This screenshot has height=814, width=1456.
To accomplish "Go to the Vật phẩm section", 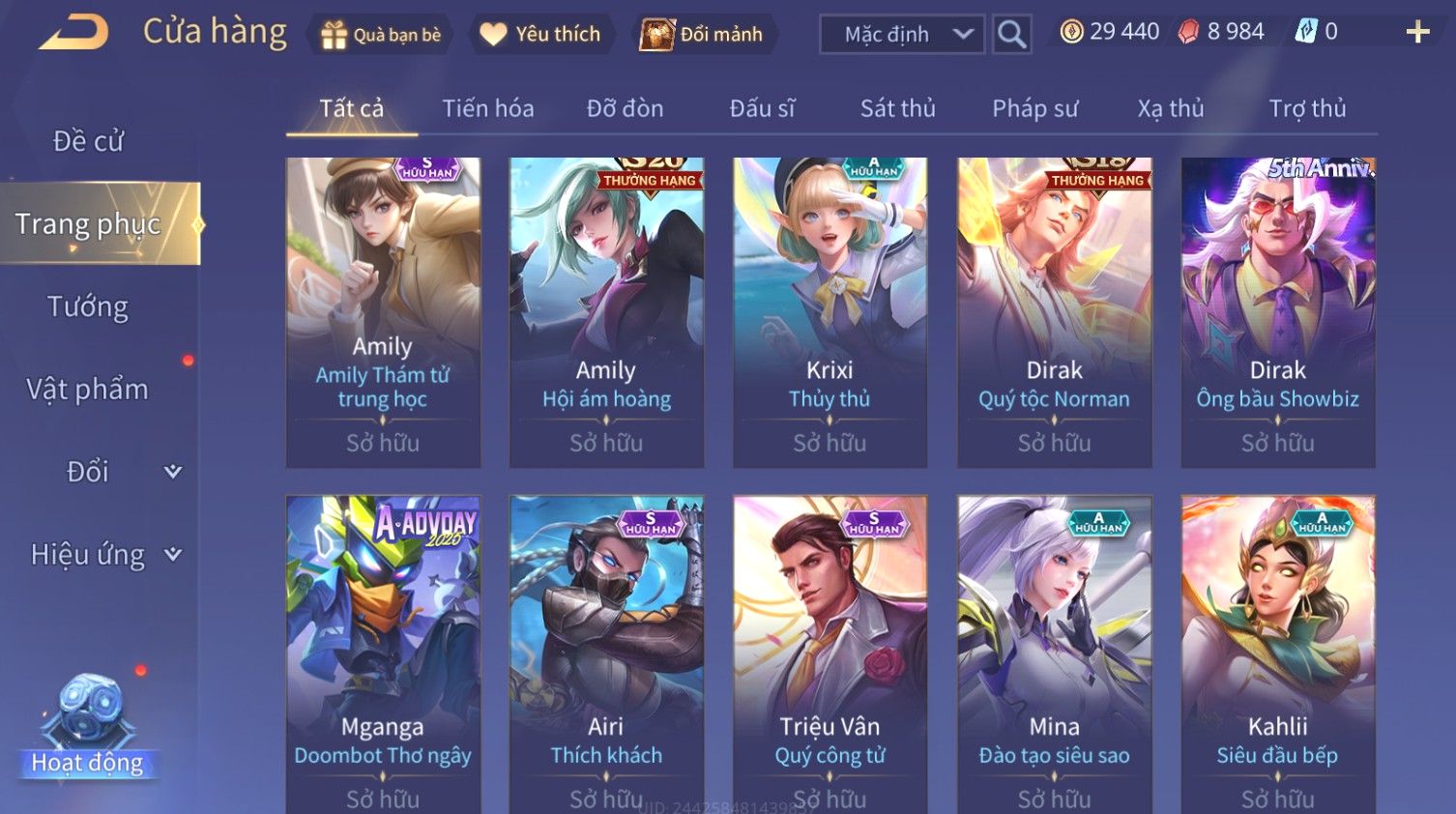I will click(x=88, y=390).
